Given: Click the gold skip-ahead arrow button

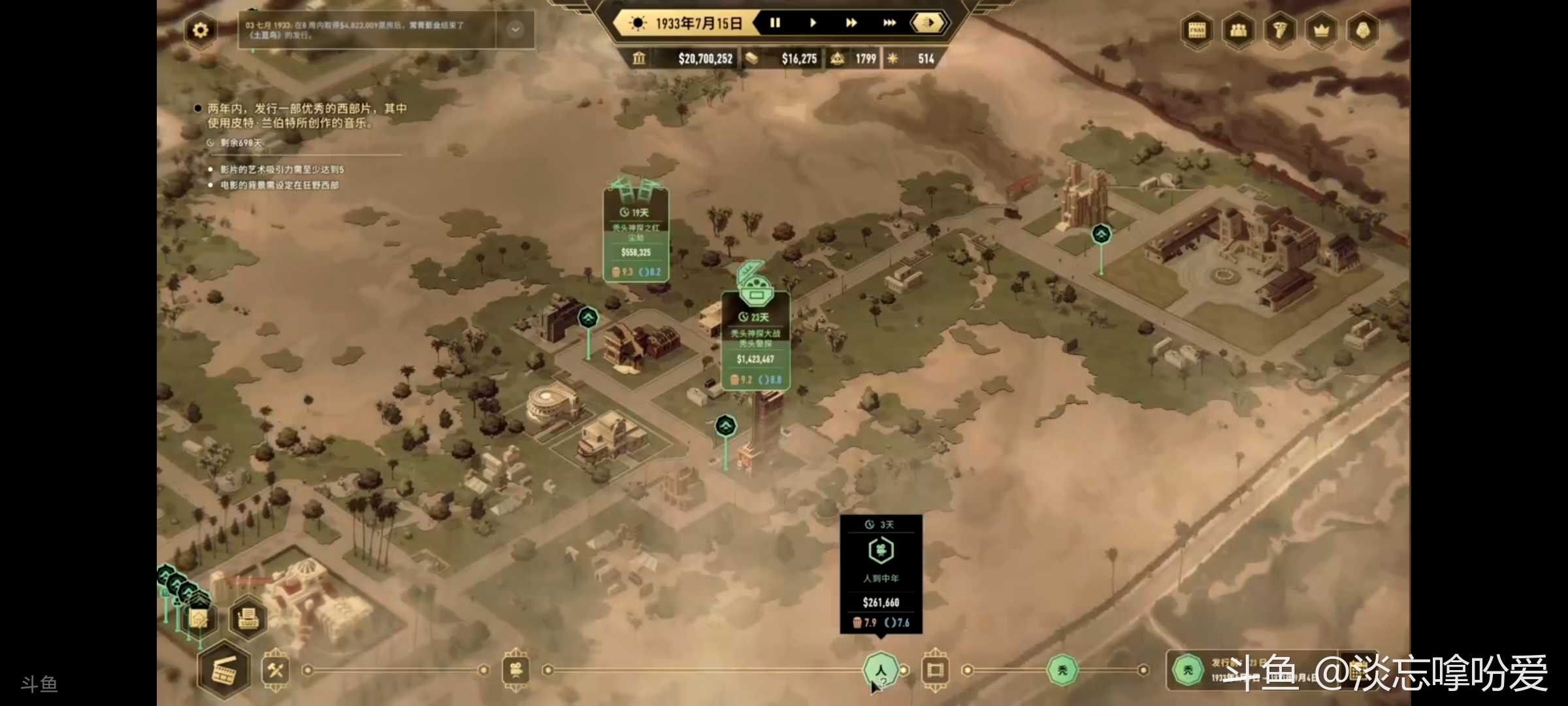Looking at the screenshot, I should (928, 24).
